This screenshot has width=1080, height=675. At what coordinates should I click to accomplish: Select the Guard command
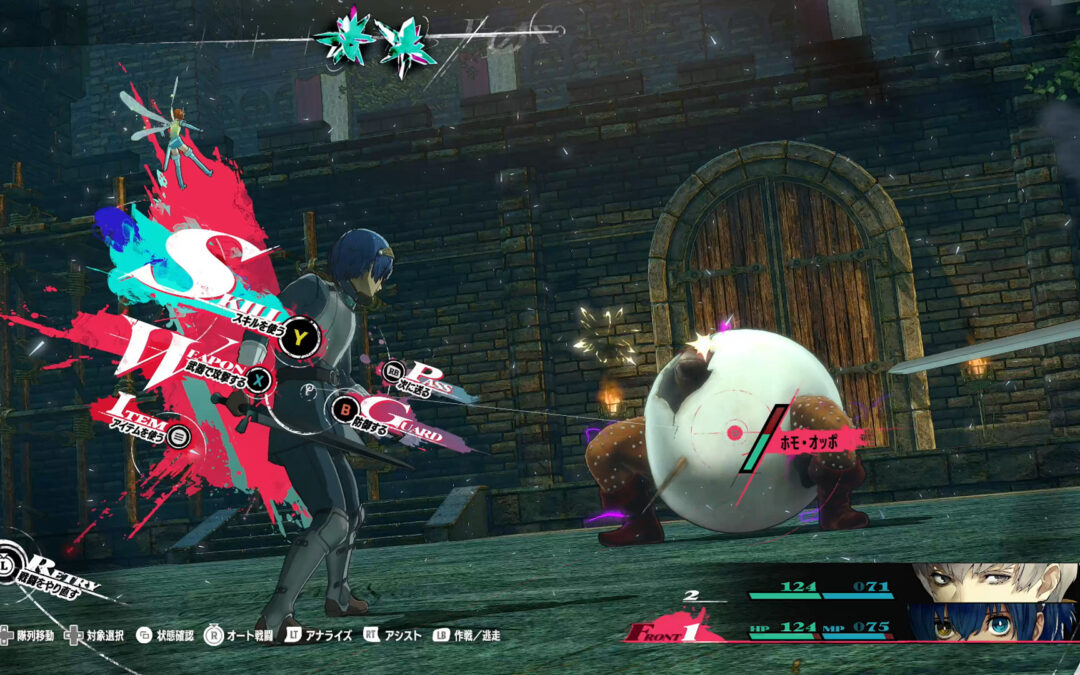(x=345, y=408)
